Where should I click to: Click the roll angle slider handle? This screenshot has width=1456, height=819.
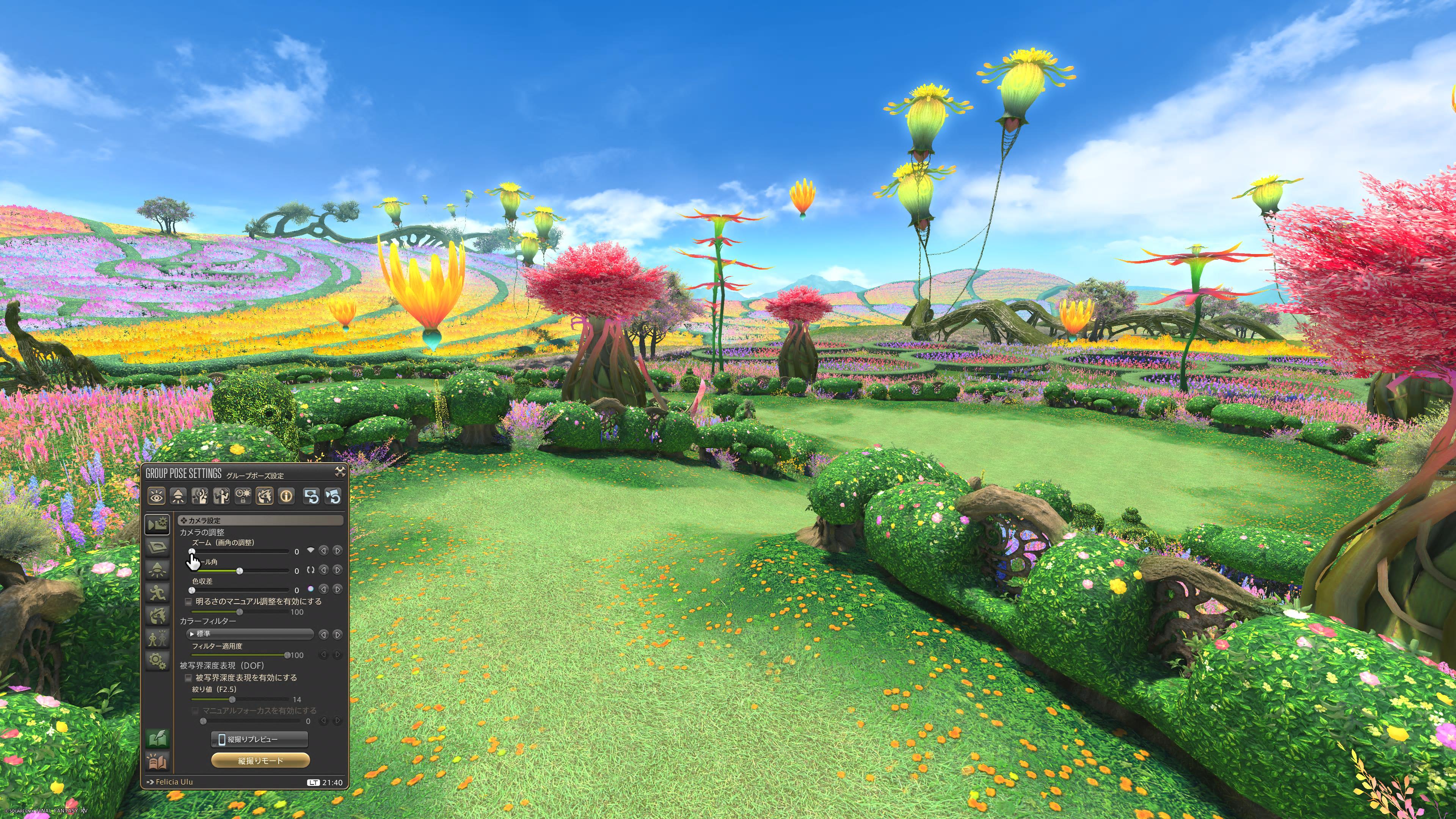click(x=240, y=571)
